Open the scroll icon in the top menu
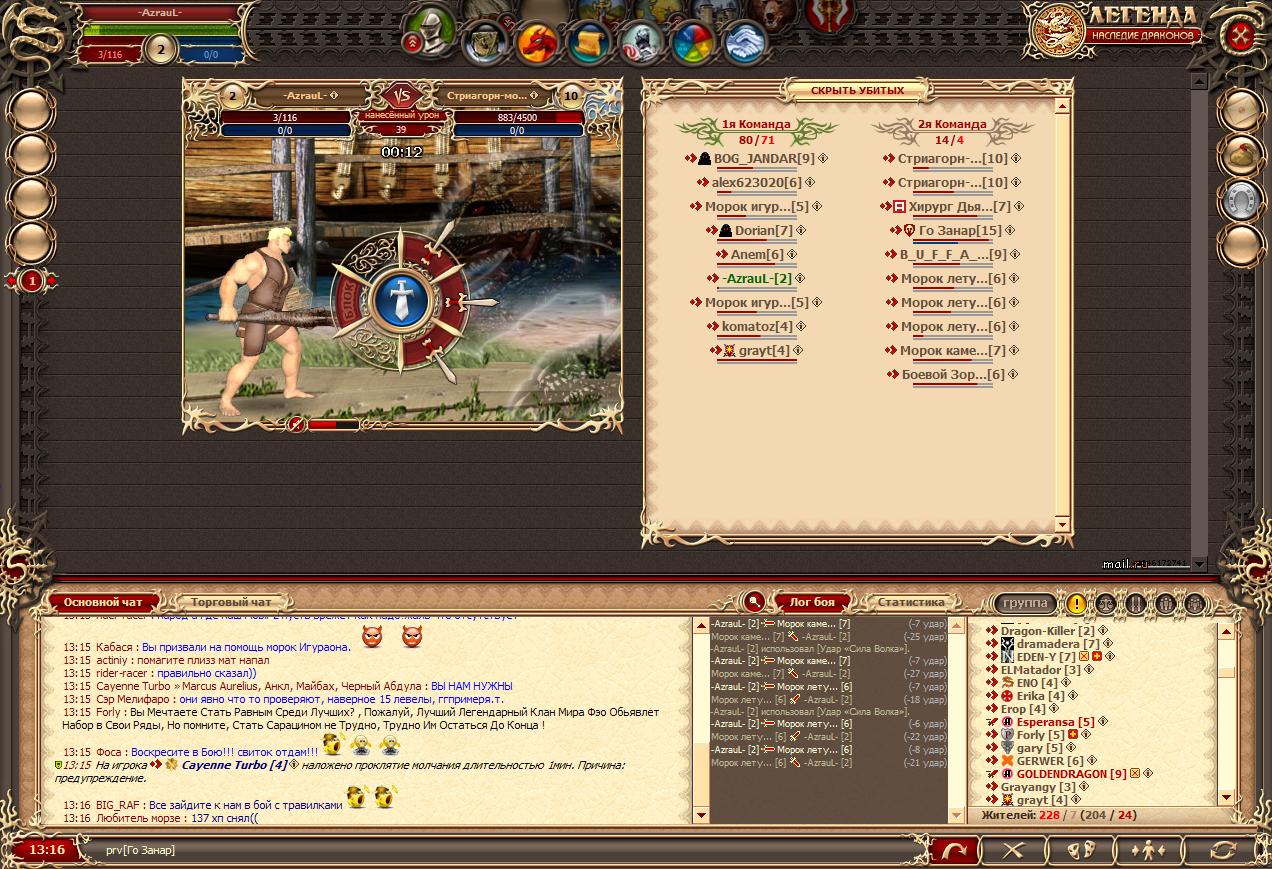This screenshot has height=869, width=1272. pyautogui.click(x=589, y=42)
